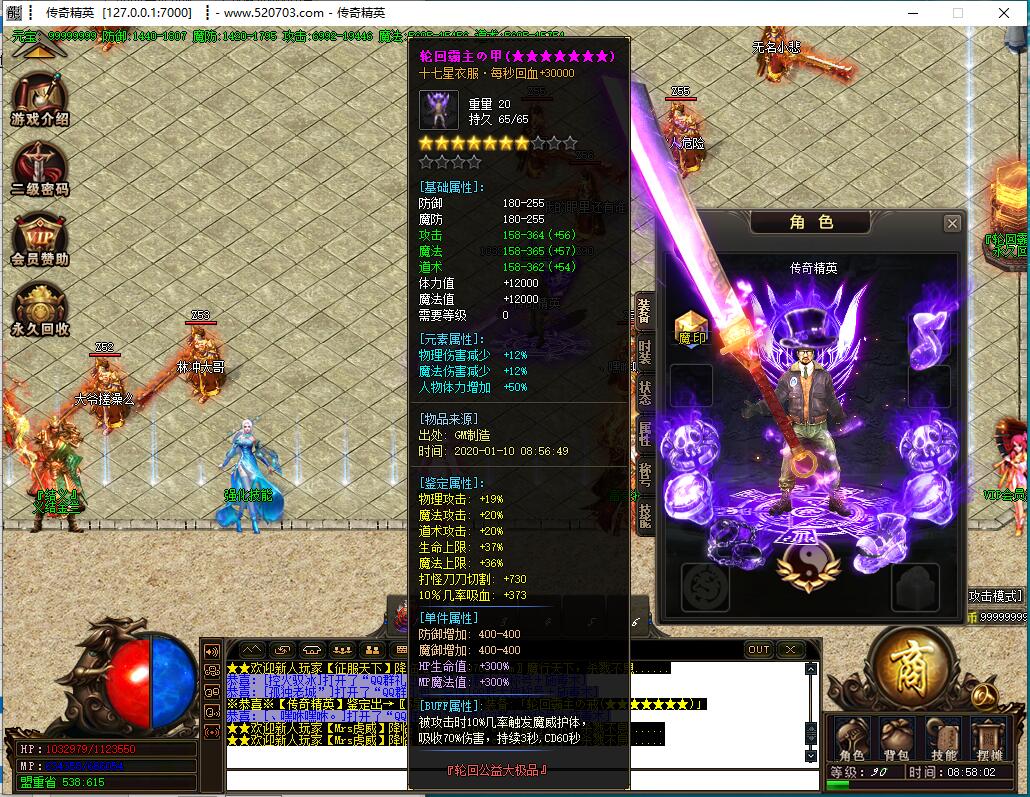Click the VIP 会员赞助 icon

click(40, 240)
